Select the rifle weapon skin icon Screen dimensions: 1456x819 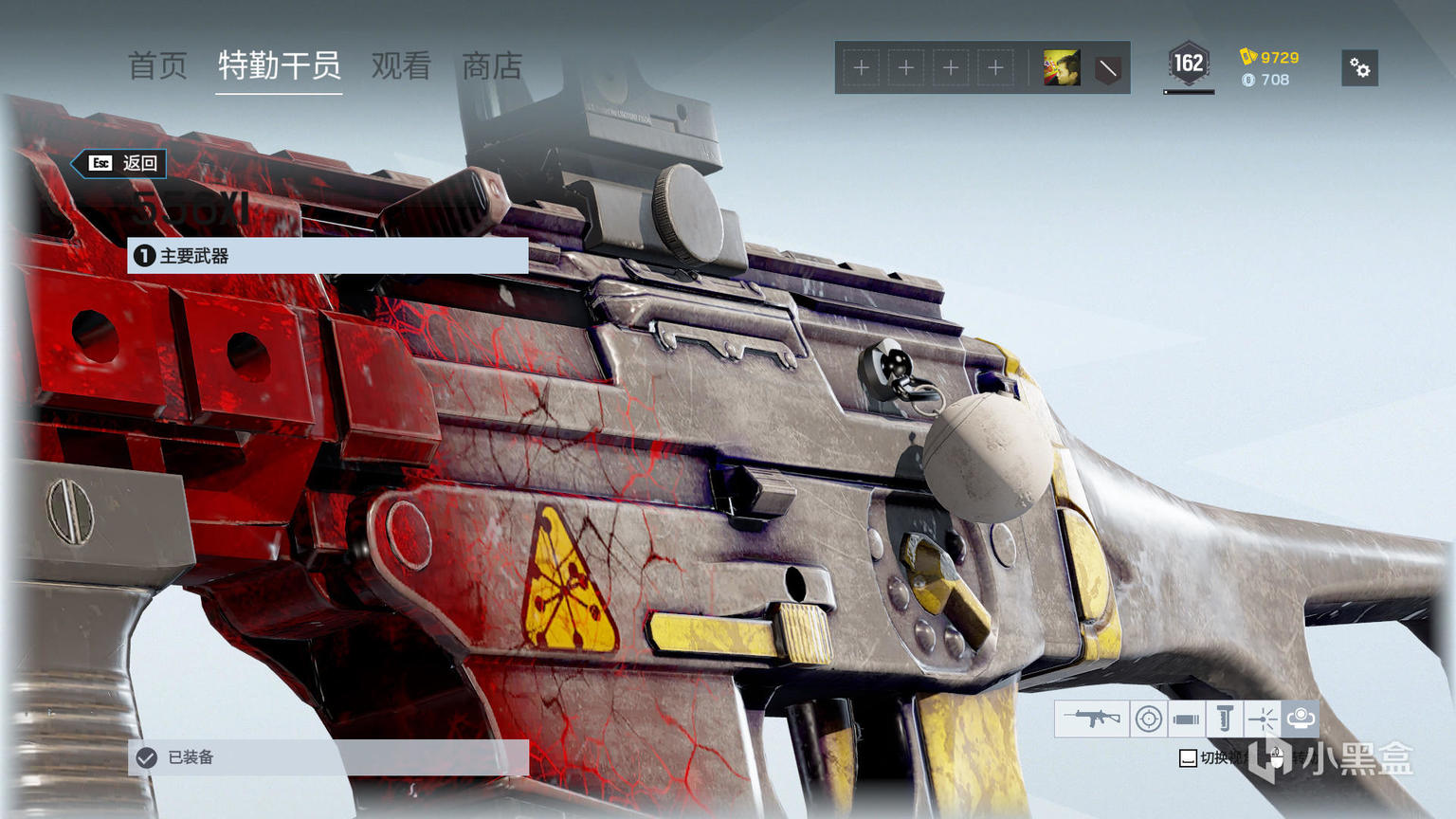click(x=1091, y=719)
